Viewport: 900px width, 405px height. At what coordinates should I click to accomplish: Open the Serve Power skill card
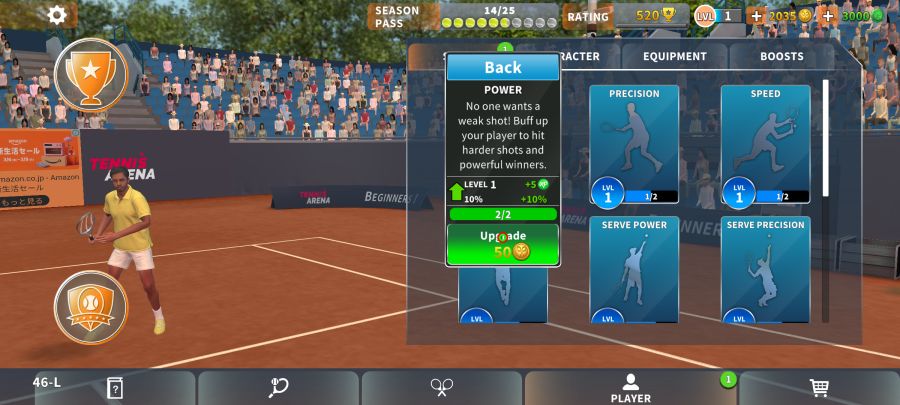click(x=634, y=268)
